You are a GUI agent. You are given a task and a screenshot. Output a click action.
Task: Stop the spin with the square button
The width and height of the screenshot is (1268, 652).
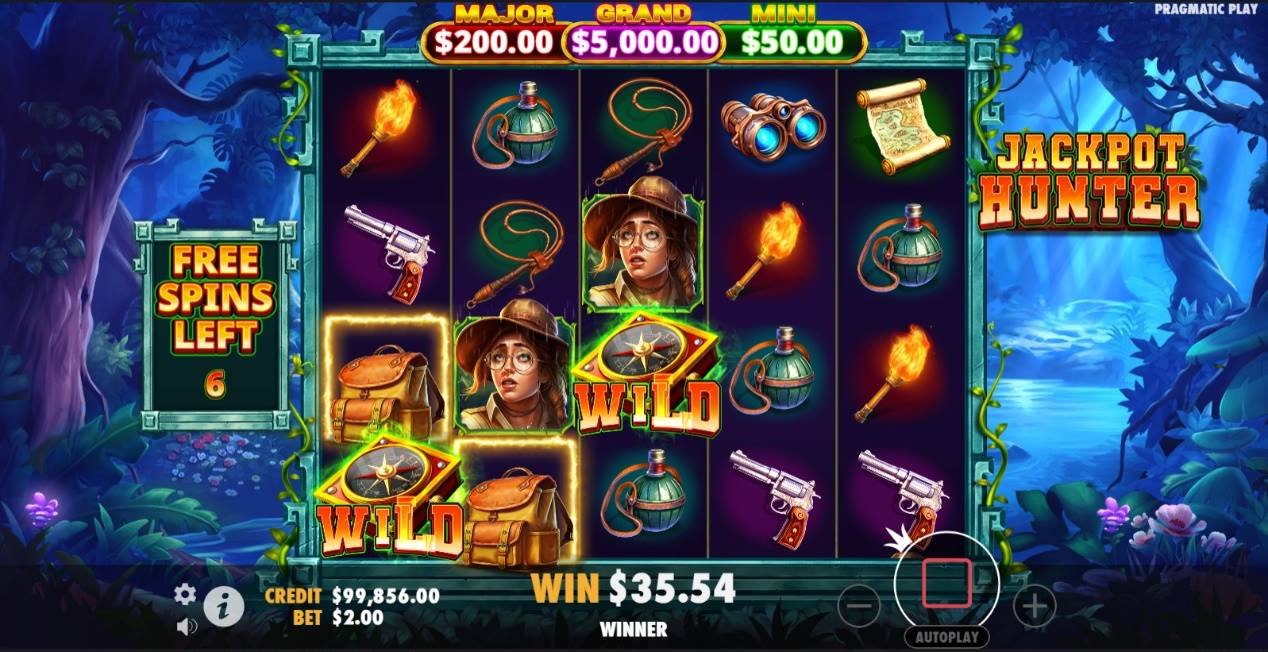coord(946,584)
